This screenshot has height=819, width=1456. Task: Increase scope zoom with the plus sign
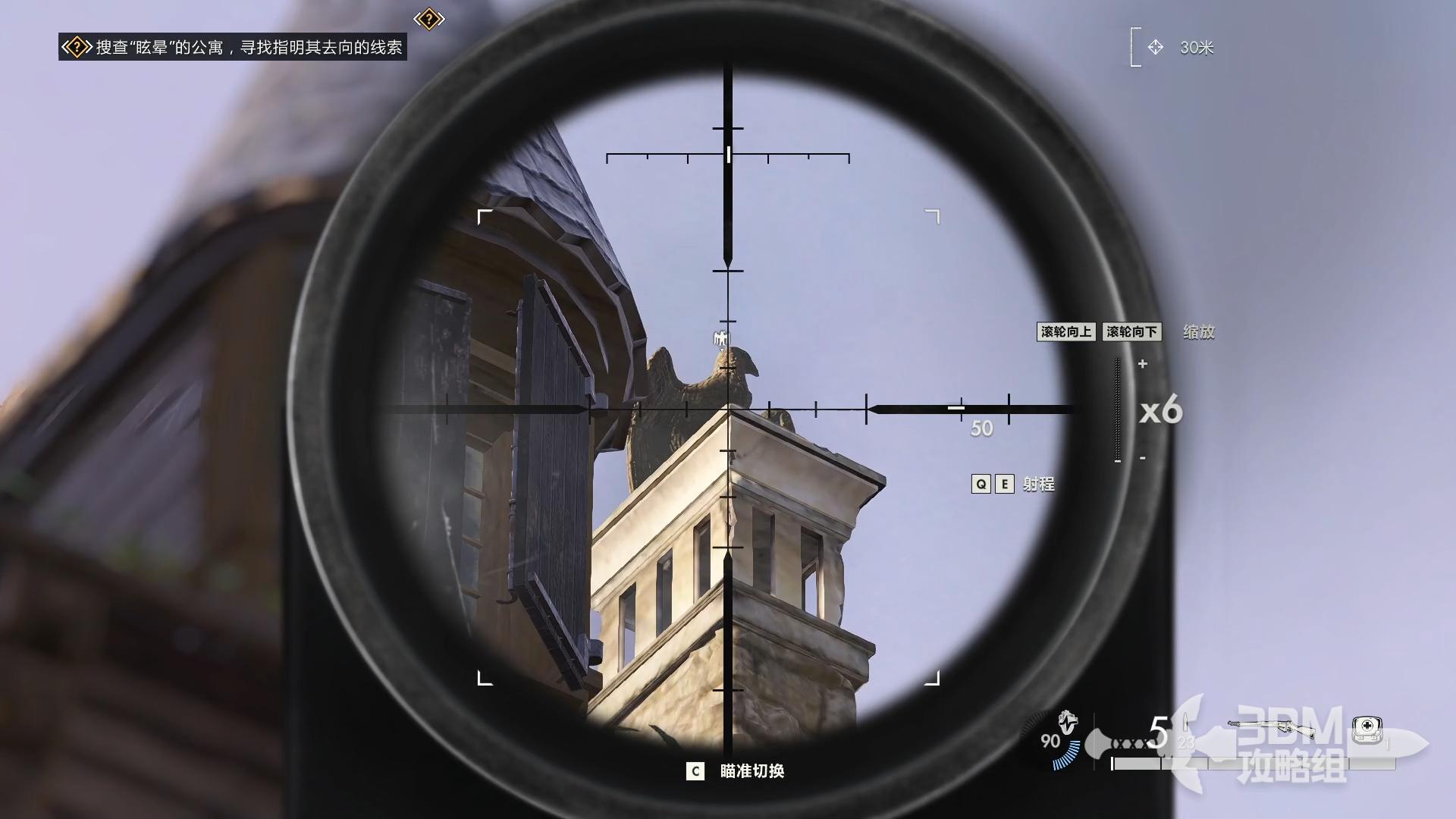pos(1143,364)
